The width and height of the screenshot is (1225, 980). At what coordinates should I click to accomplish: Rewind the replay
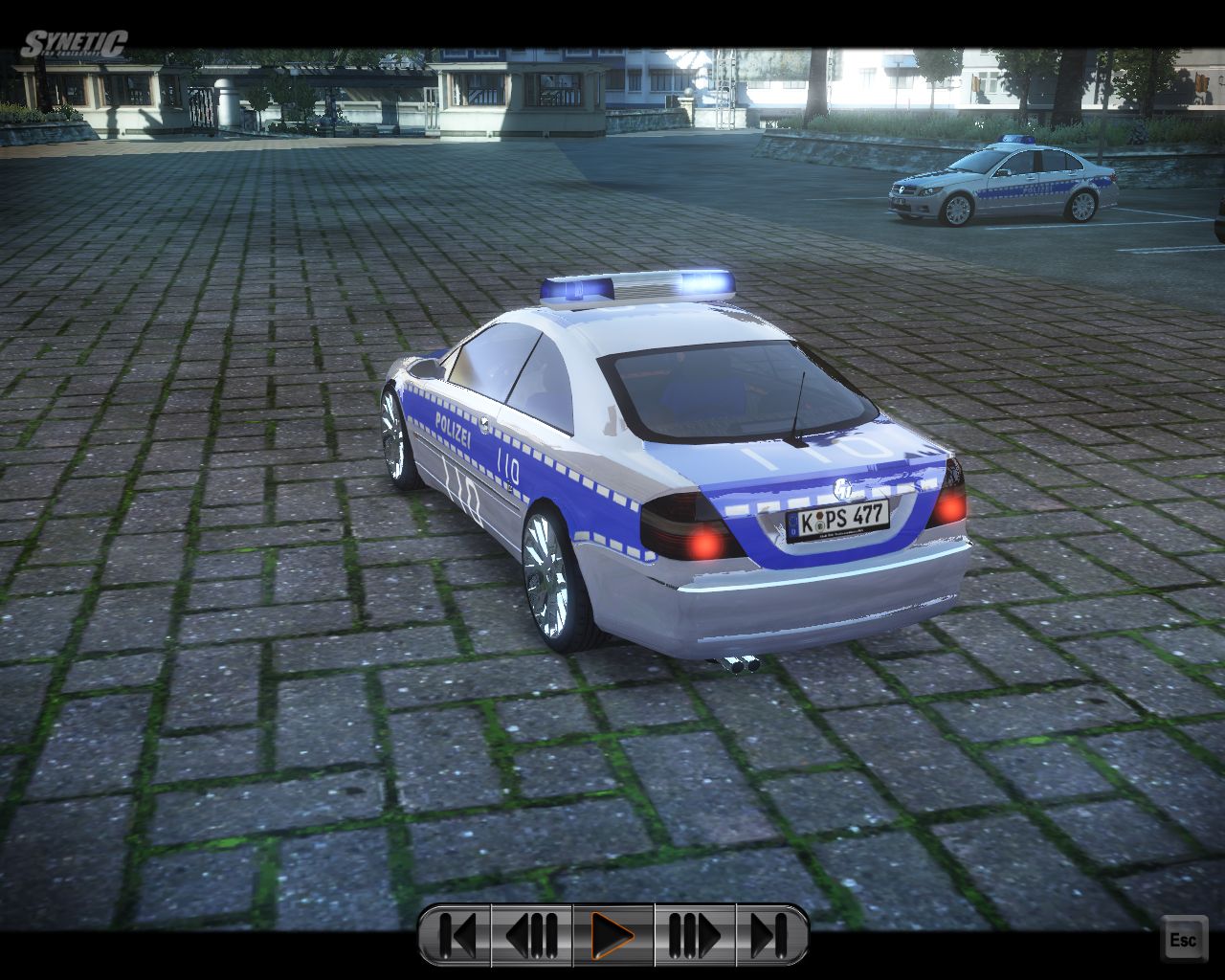pos(532,935)
